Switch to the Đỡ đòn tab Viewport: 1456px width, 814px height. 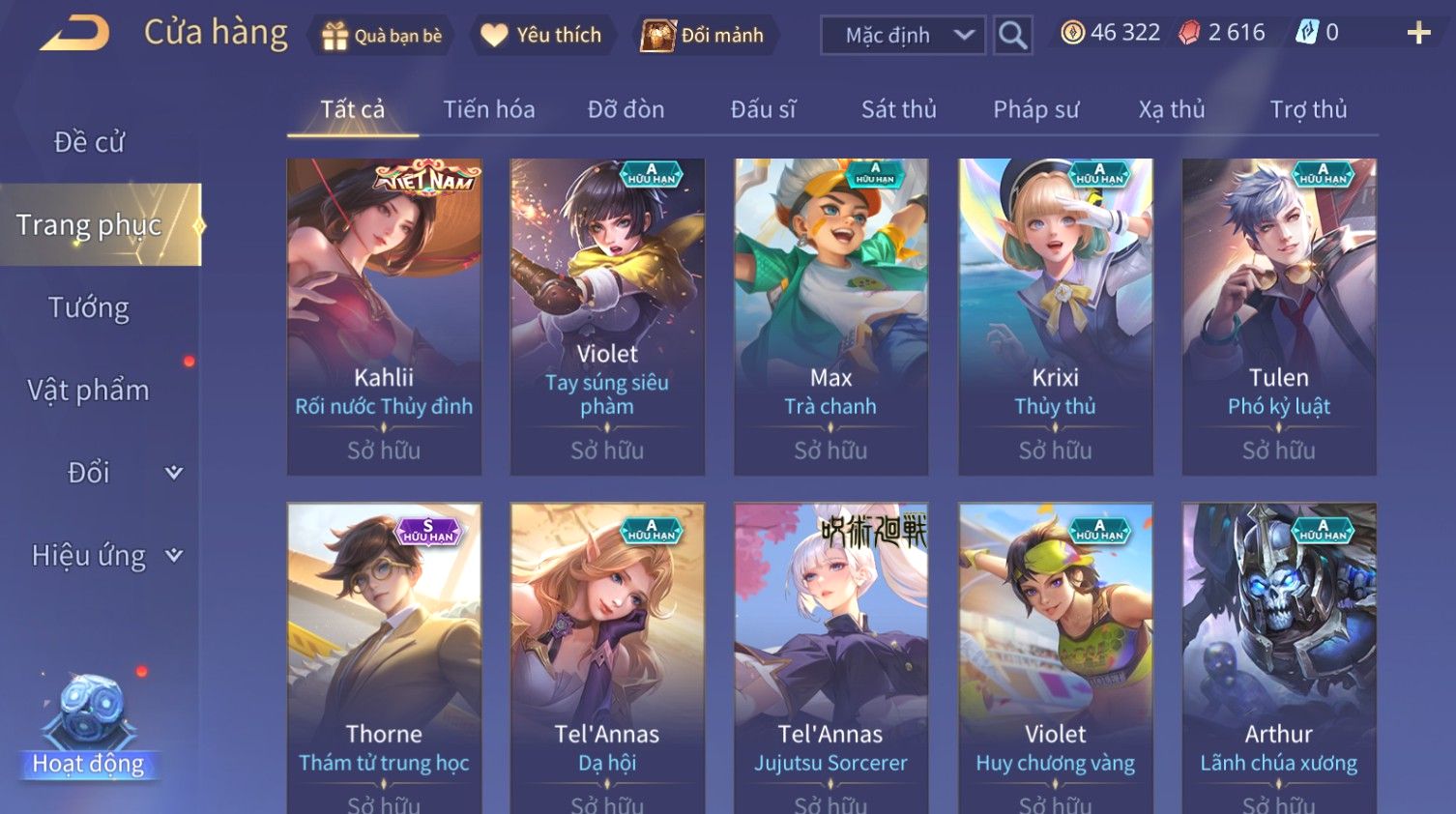pos(626,109)
